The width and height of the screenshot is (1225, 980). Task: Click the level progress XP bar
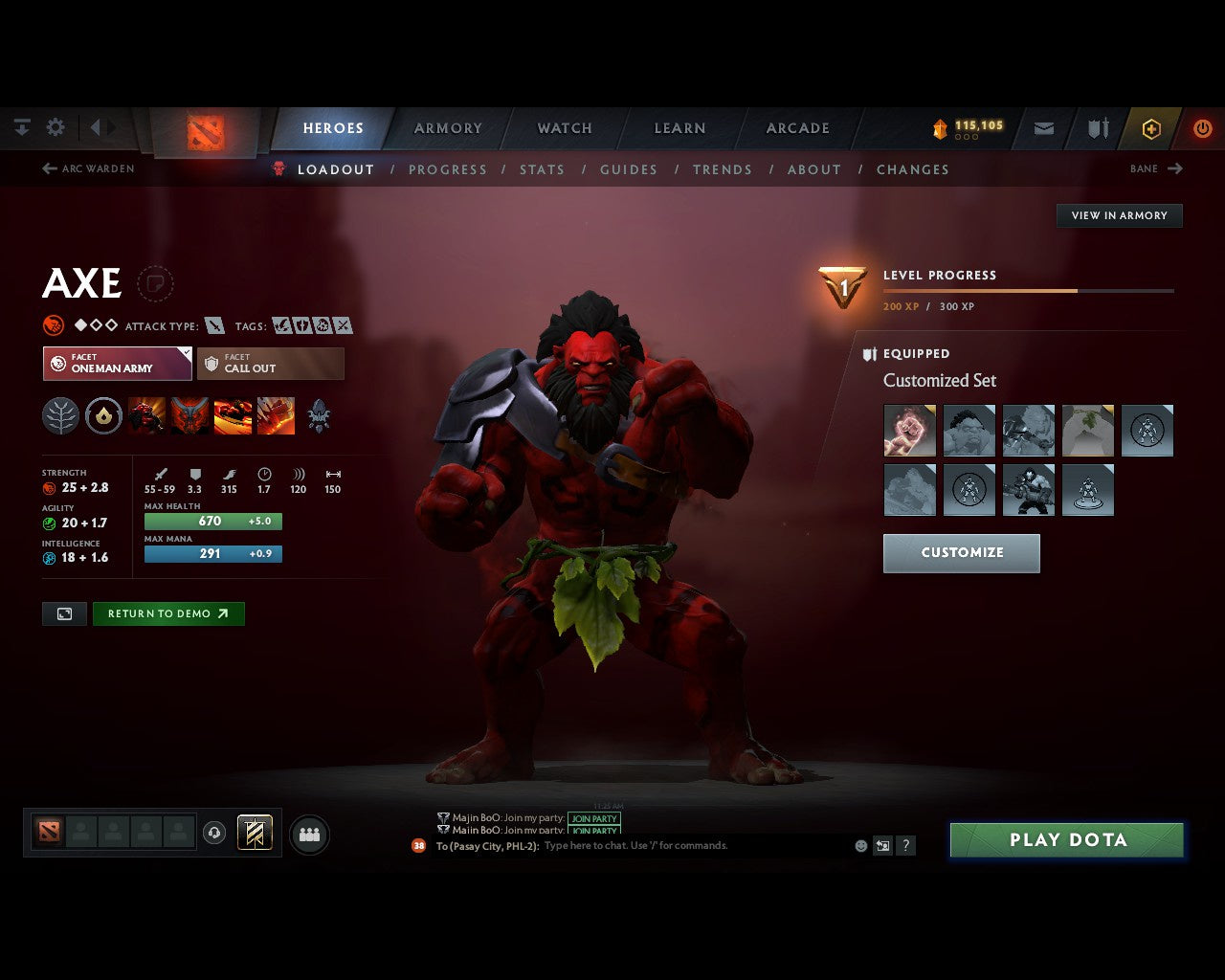[1029, 291]
